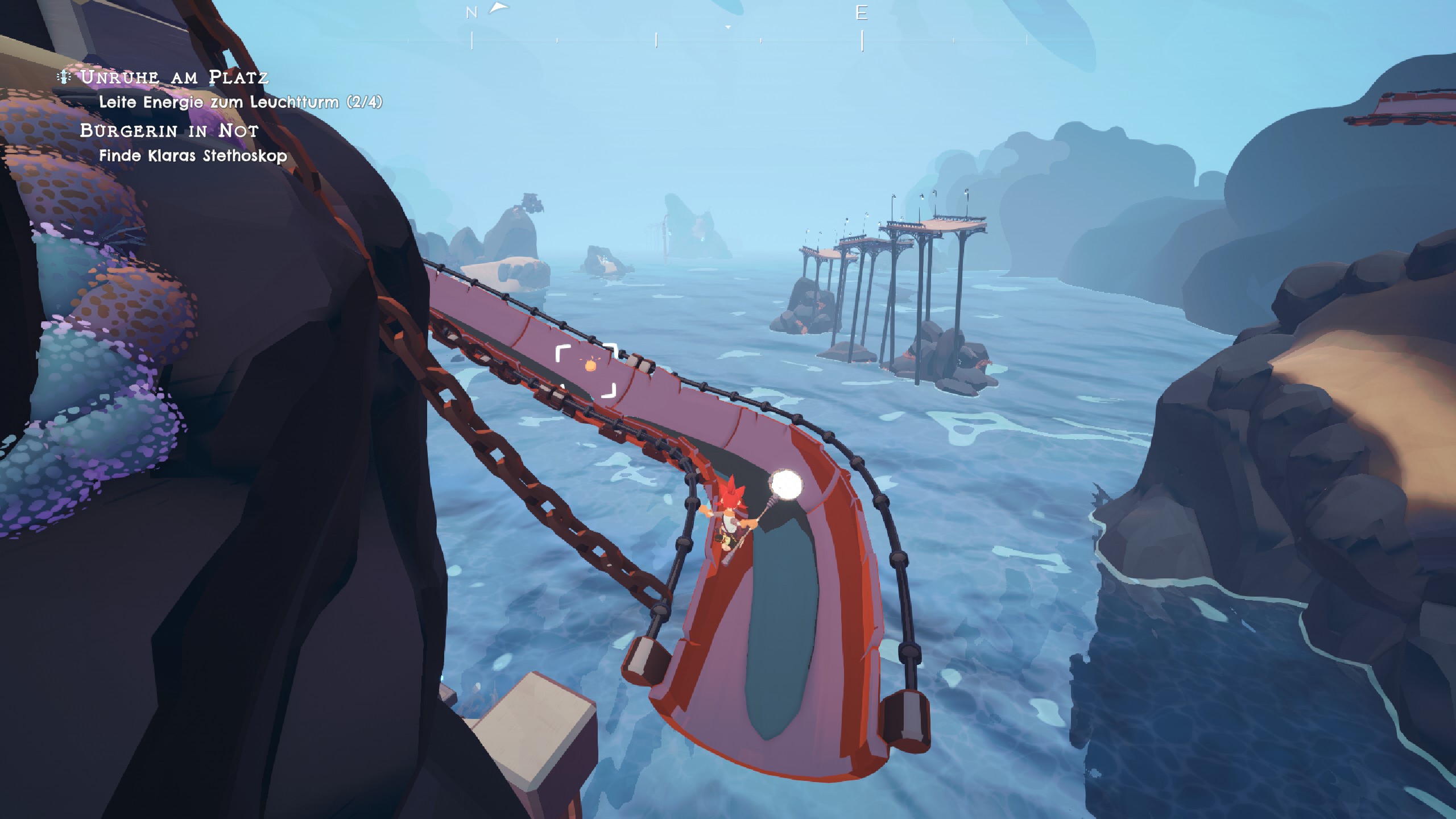1456x819 pixels.
Task: Click the E marker on the compass
Action: click(x=862, y=13)
